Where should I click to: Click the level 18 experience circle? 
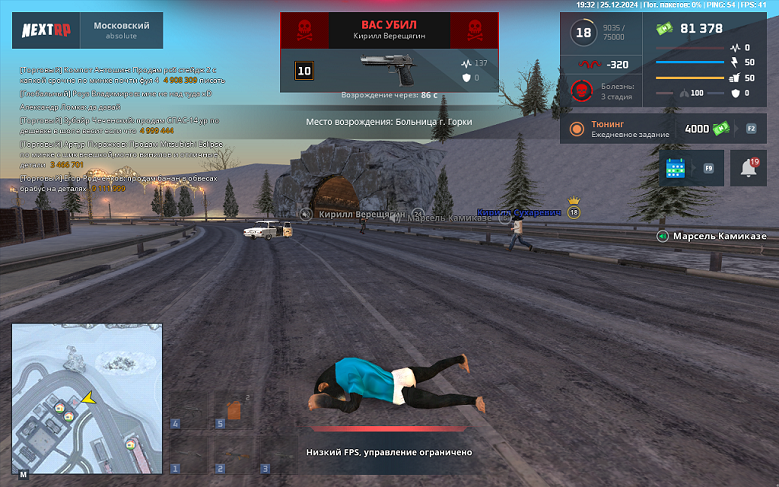583,33
